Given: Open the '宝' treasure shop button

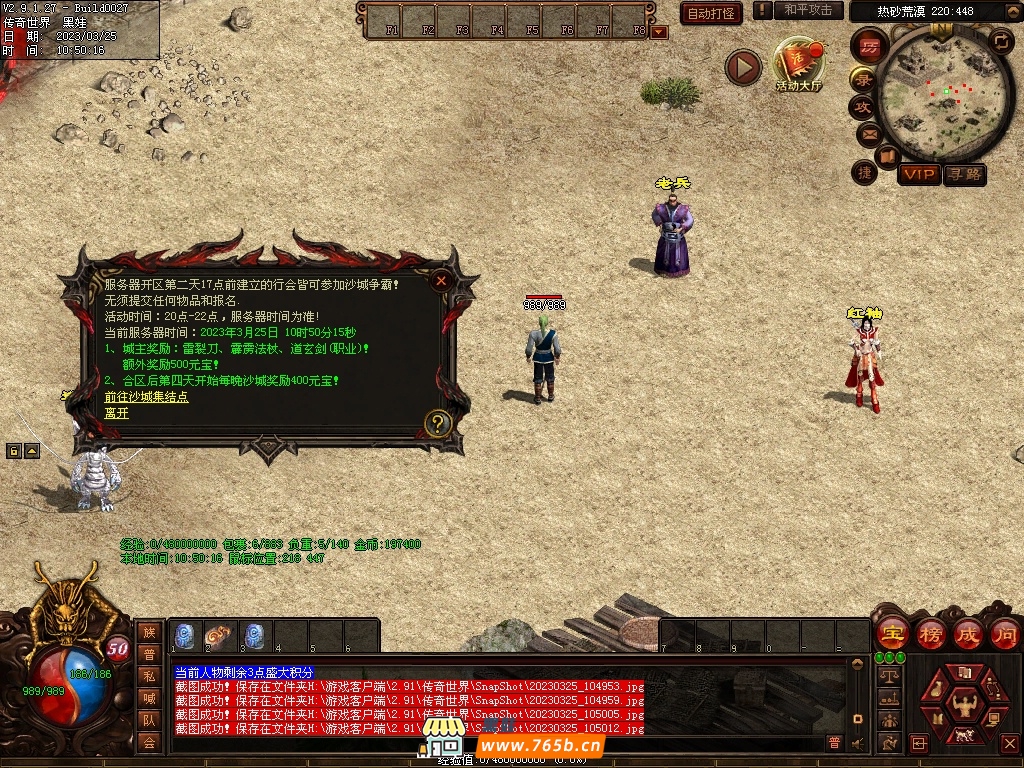Looking at the screenshot, I should point(892,634).
